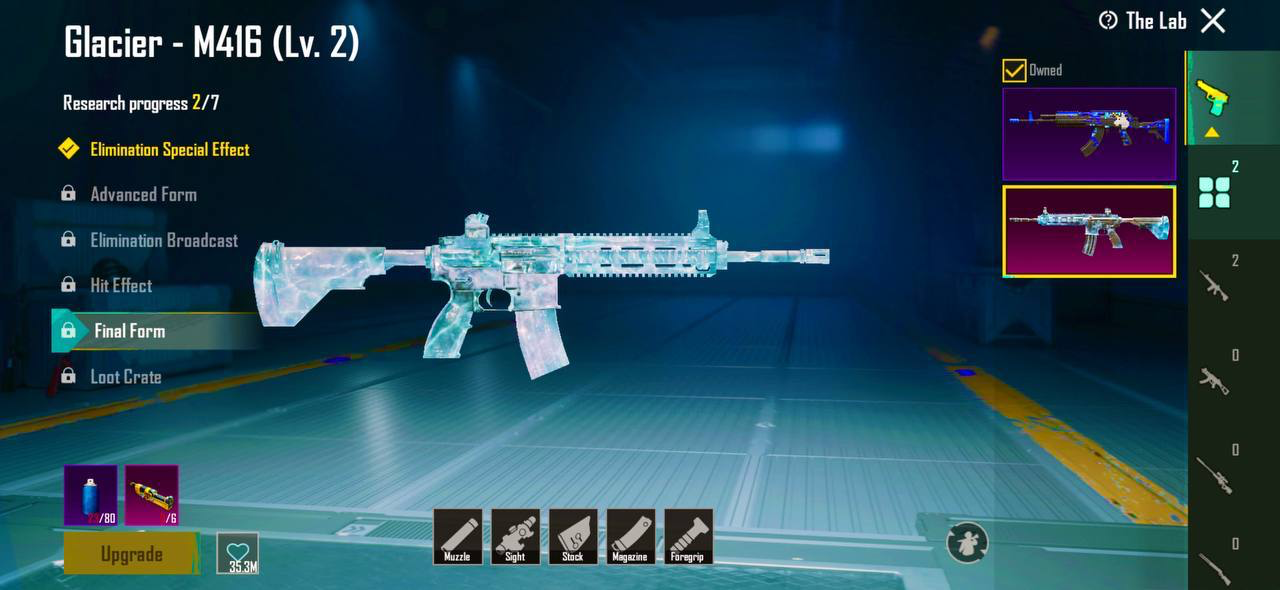Close The Lab screen with the X
The image size is (1280, 590).
[x=1212, y=21]
